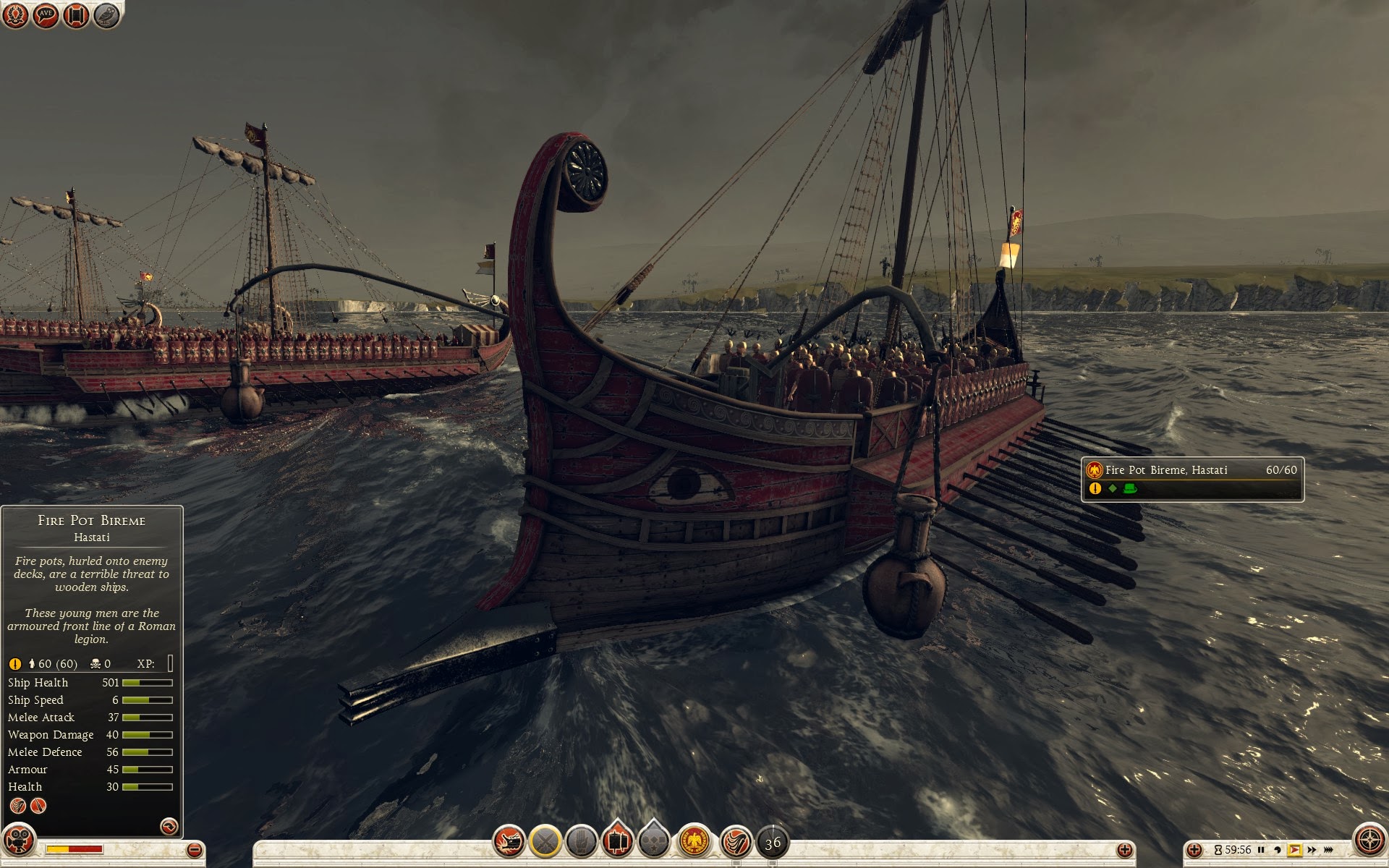Pause the battle
This screenshot has height=868, width=1389.
[1261, 850]
